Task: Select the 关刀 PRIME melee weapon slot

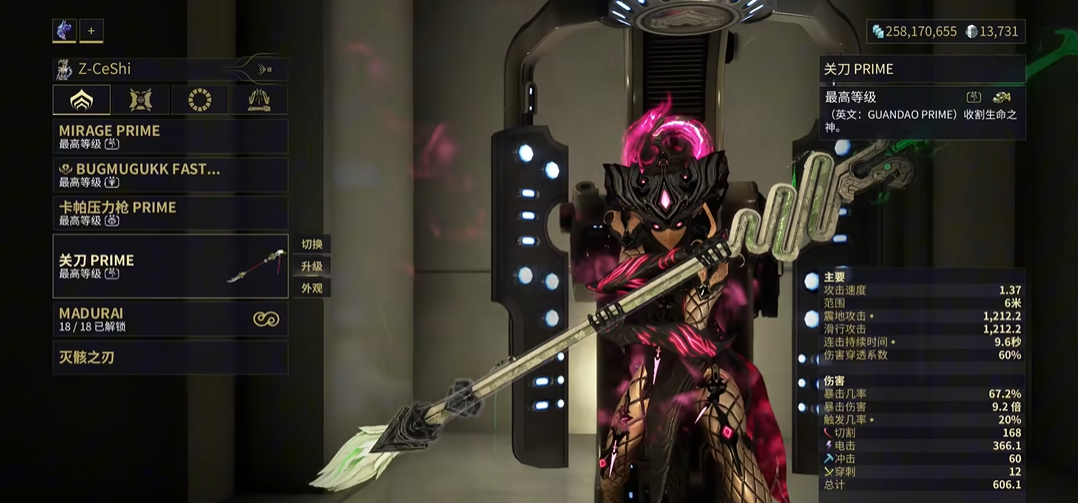Action: 170,266
